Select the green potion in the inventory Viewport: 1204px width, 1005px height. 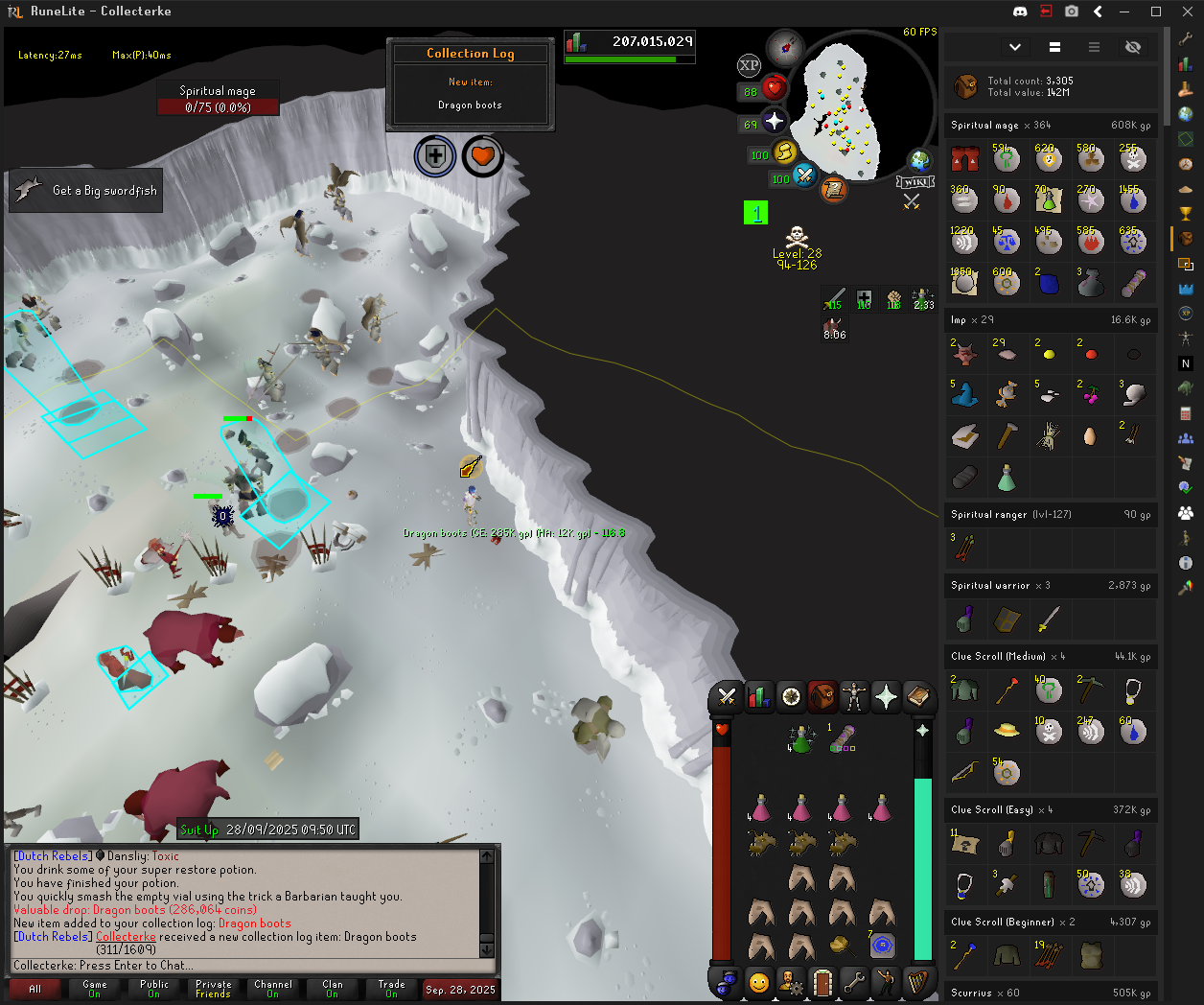point(800,738)
